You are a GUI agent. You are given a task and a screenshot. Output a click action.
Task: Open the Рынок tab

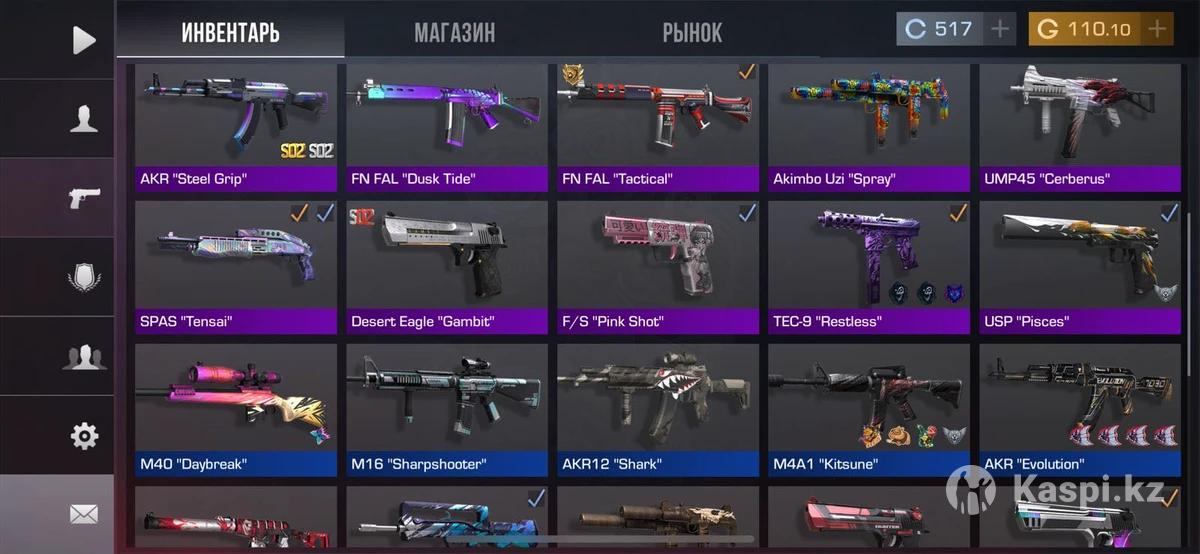tap(691, 33)
